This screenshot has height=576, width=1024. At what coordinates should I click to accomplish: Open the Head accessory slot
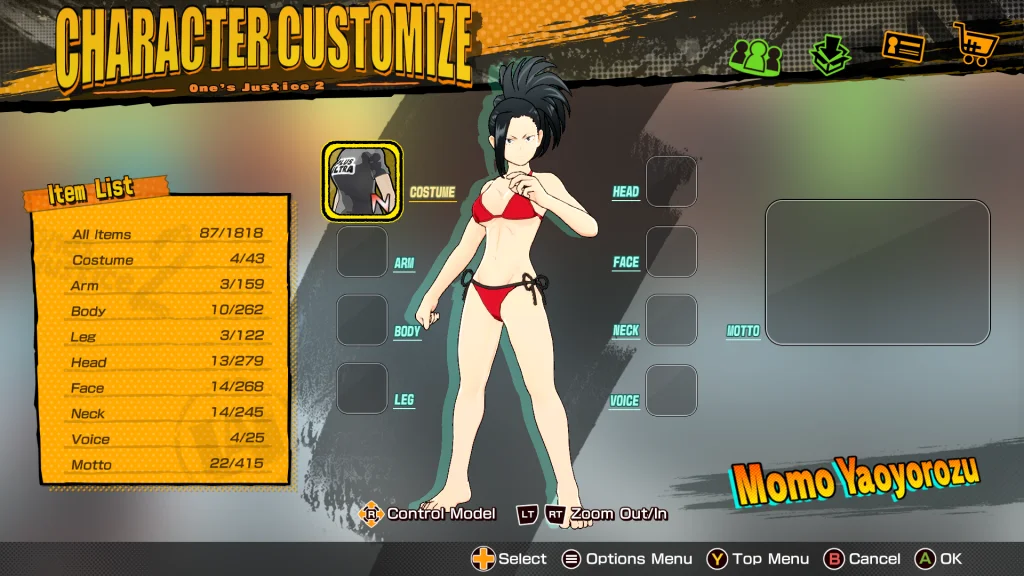(x=671, y=181)
